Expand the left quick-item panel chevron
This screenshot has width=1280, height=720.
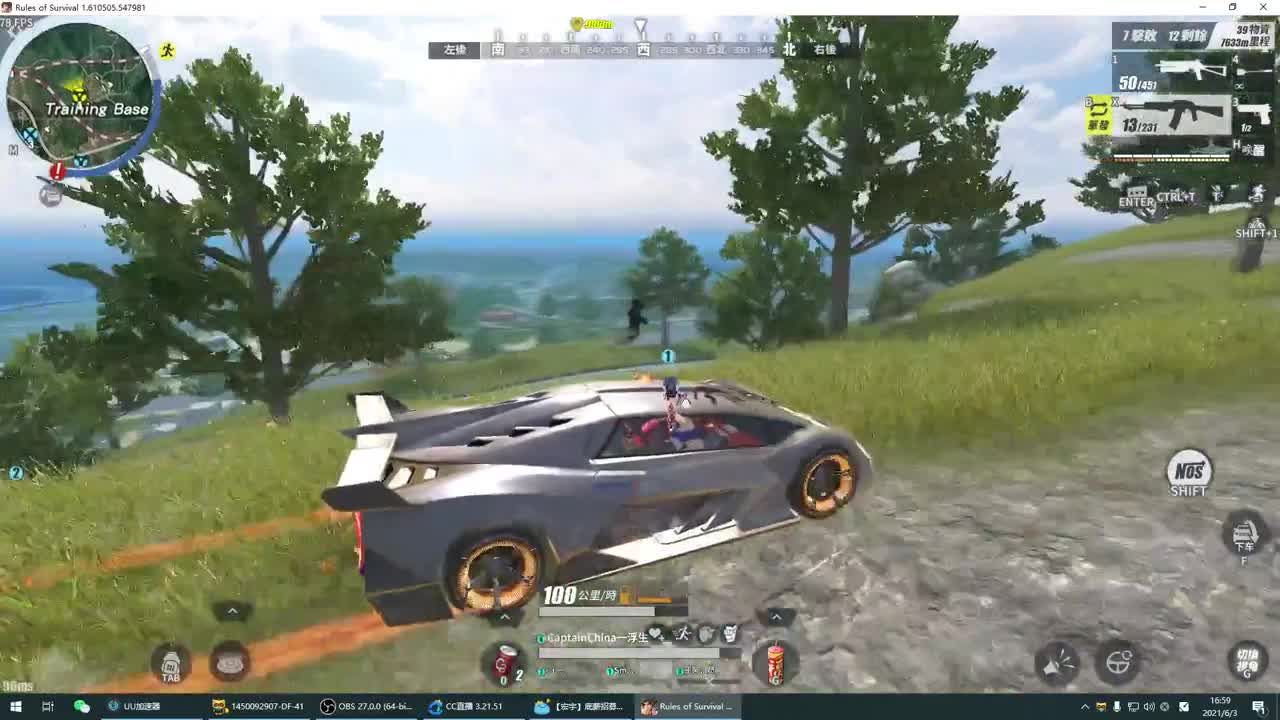click(232, 610)
